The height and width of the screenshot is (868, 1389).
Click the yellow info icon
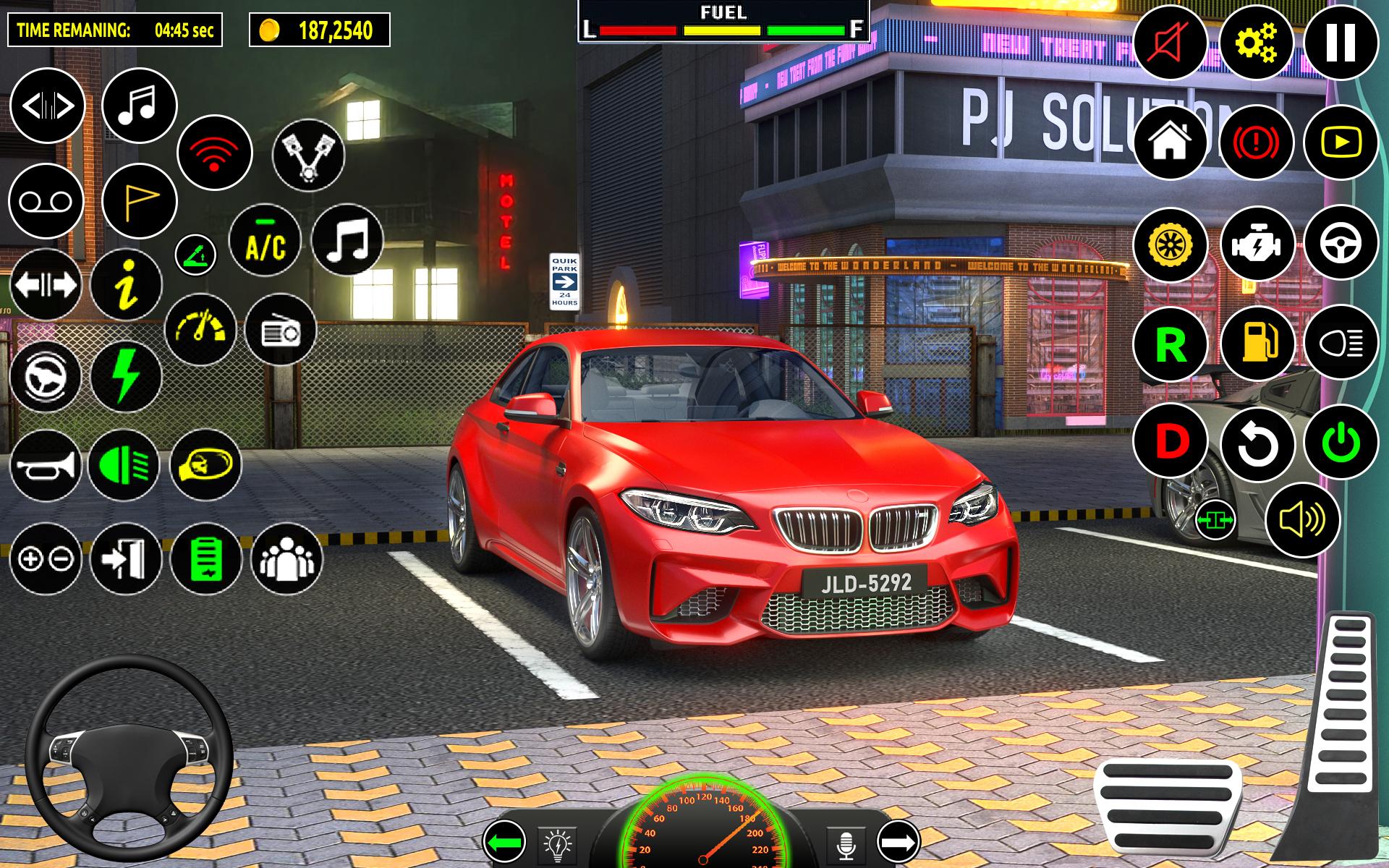(x=127, y=285)
